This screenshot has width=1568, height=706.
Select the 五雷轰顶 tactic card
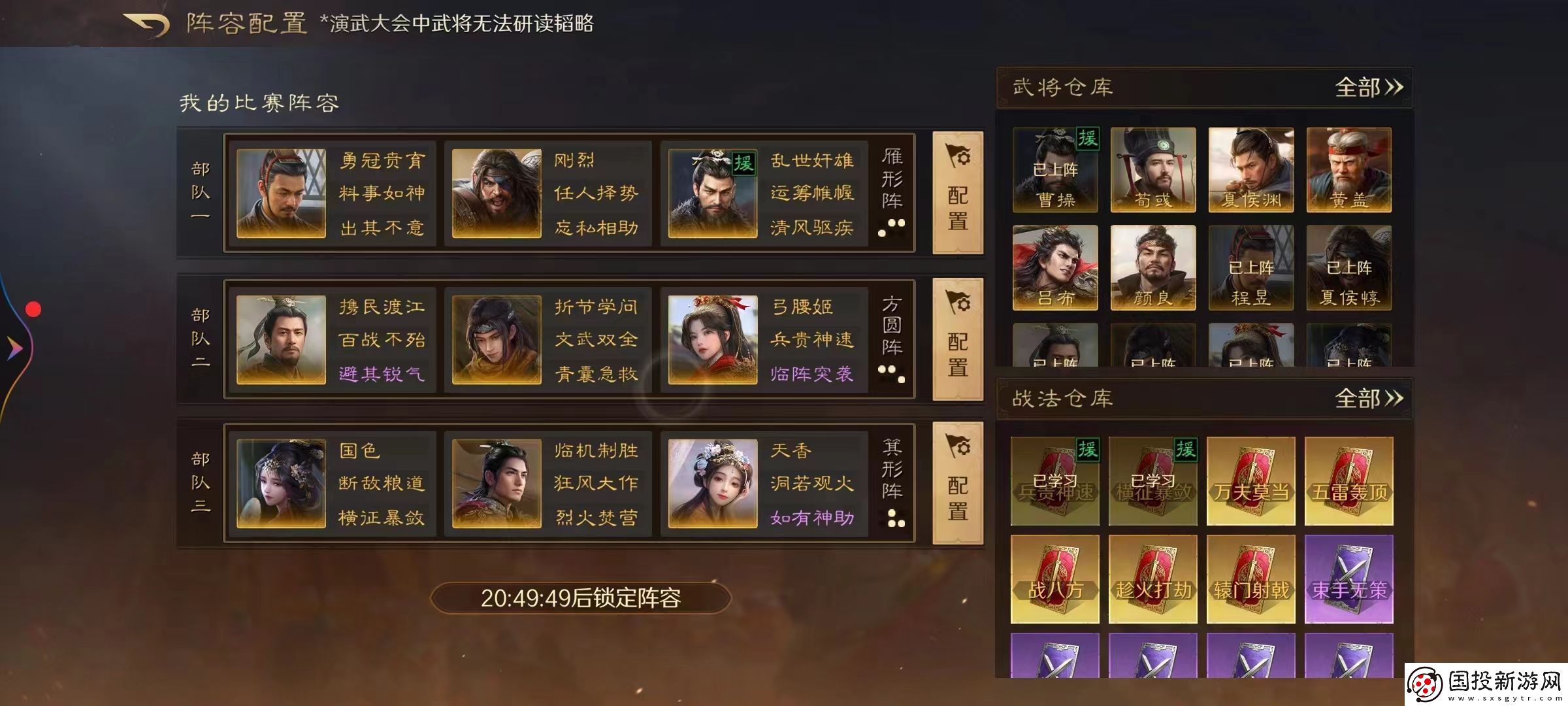coord(1348,482)
